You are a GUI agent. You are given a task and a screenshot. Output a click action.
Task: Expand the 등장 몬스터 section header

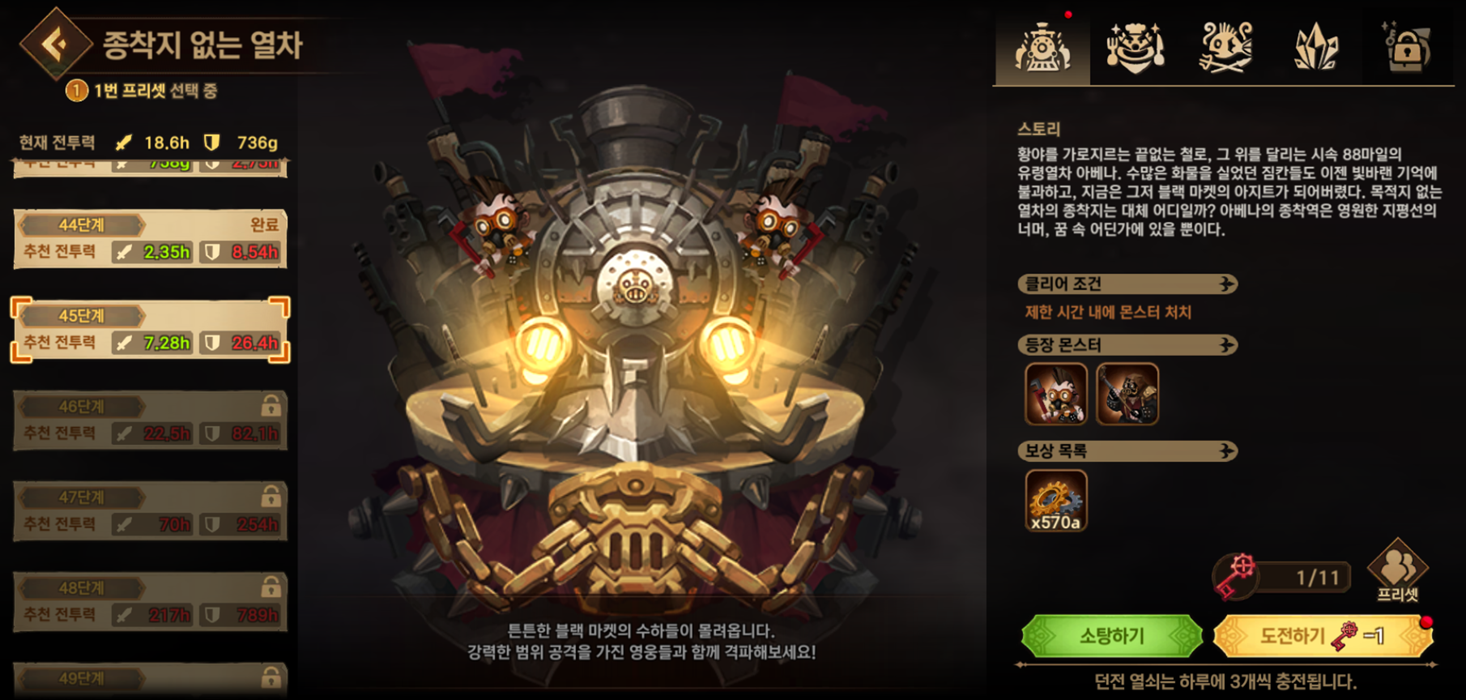tap(1127, 345)
